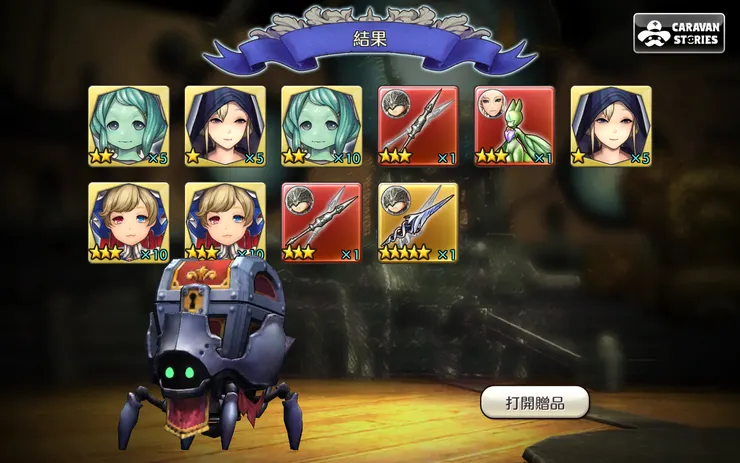Open the gift with the 打開贈品 button
The height and width of the screenshot is (463, 740).
[x=534, y=403]
